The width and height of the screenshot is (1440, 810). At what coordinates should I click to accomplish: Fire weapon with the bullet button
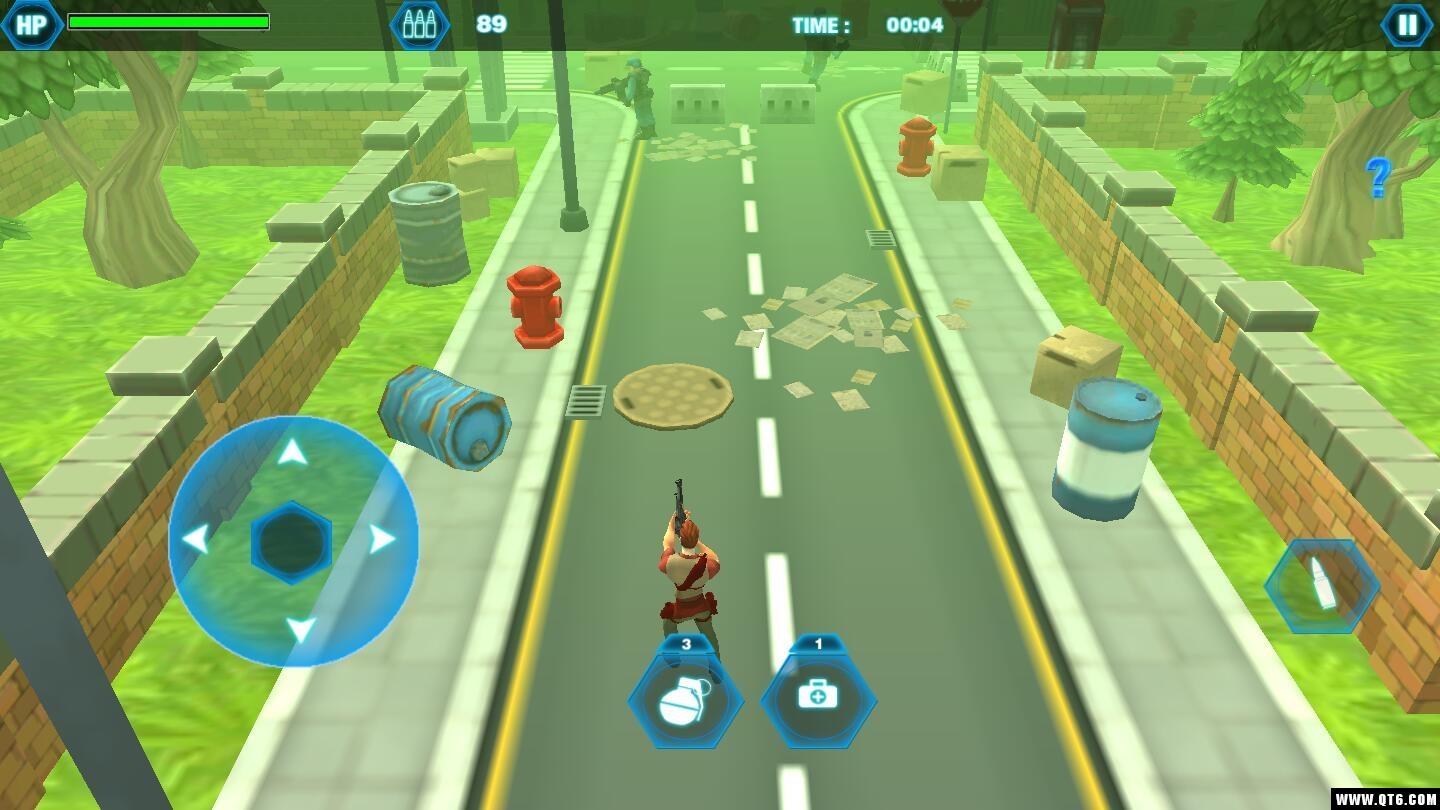pyautogui.click(x=1322, y=587)
